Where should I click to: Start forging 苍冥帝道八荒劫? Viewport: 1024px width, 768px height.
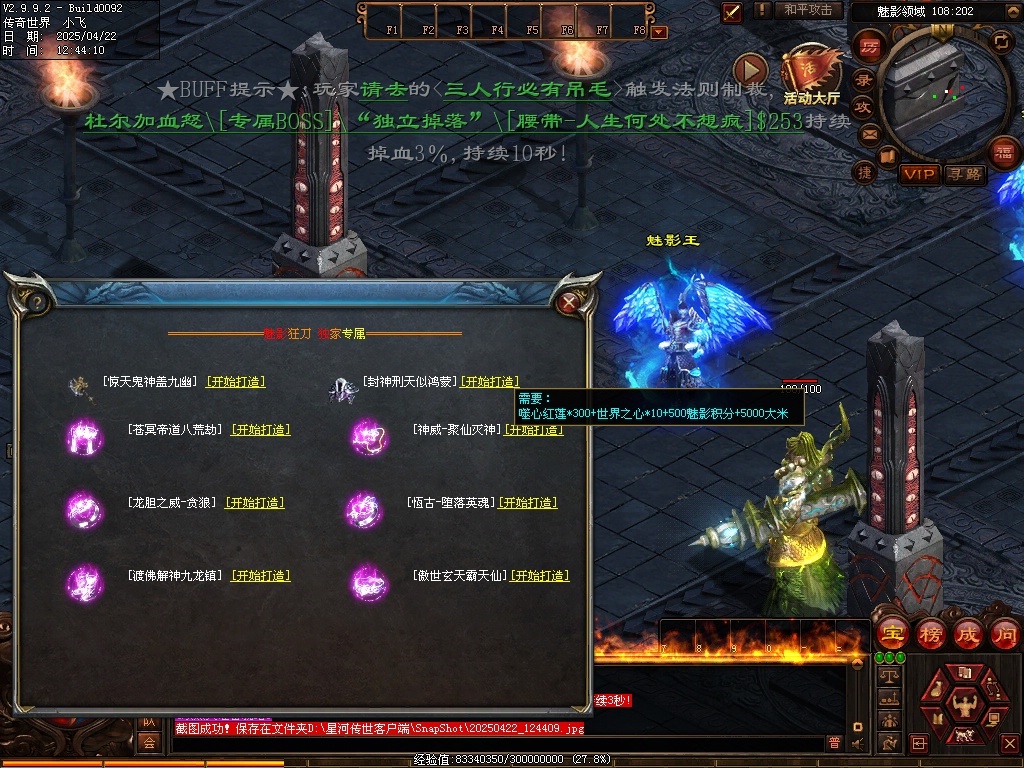tap(260, 430)
